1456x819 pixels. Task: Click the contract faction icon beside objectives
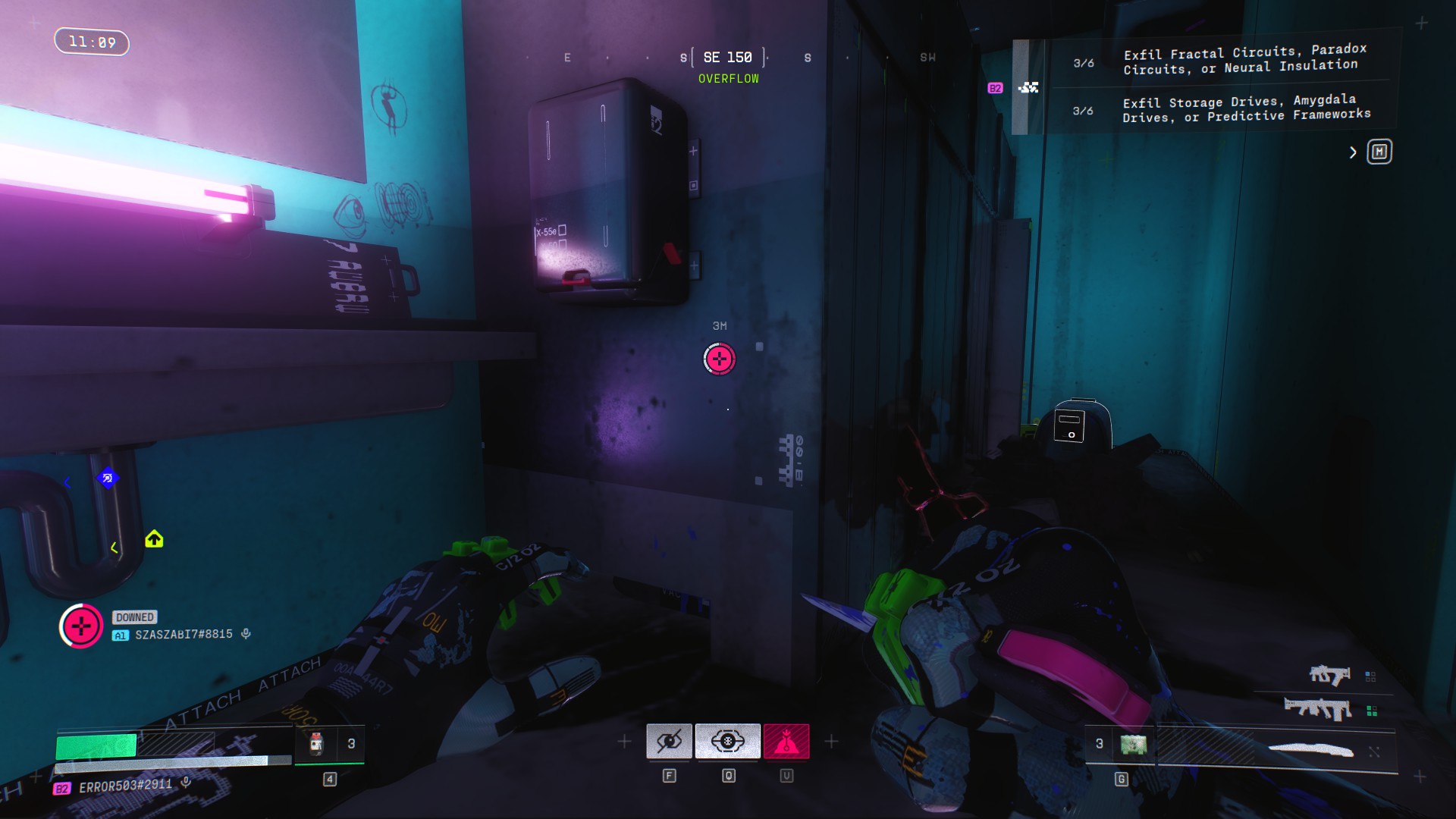pos(1028,88)
